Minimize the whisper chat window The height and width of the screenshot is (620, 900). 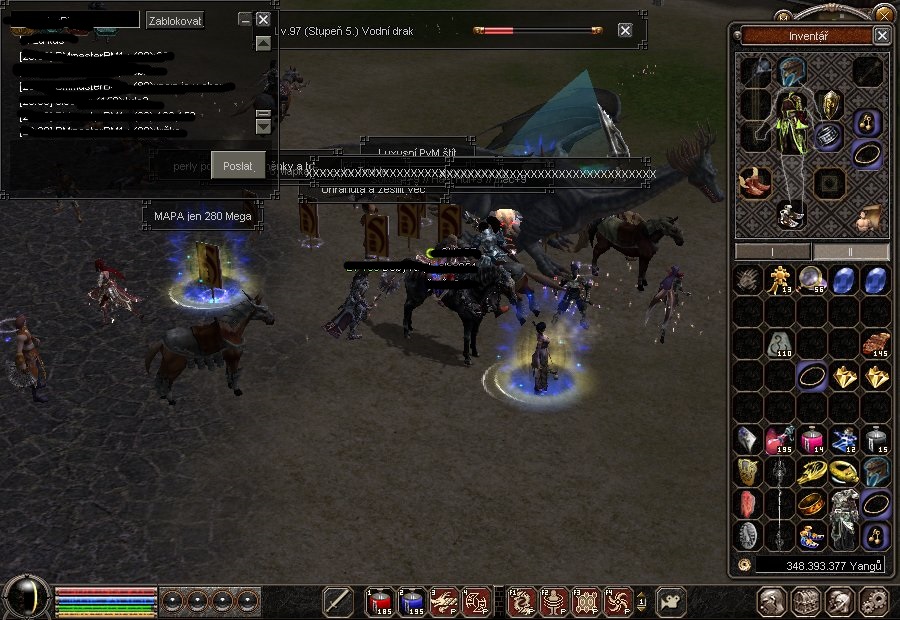(245, 19)
